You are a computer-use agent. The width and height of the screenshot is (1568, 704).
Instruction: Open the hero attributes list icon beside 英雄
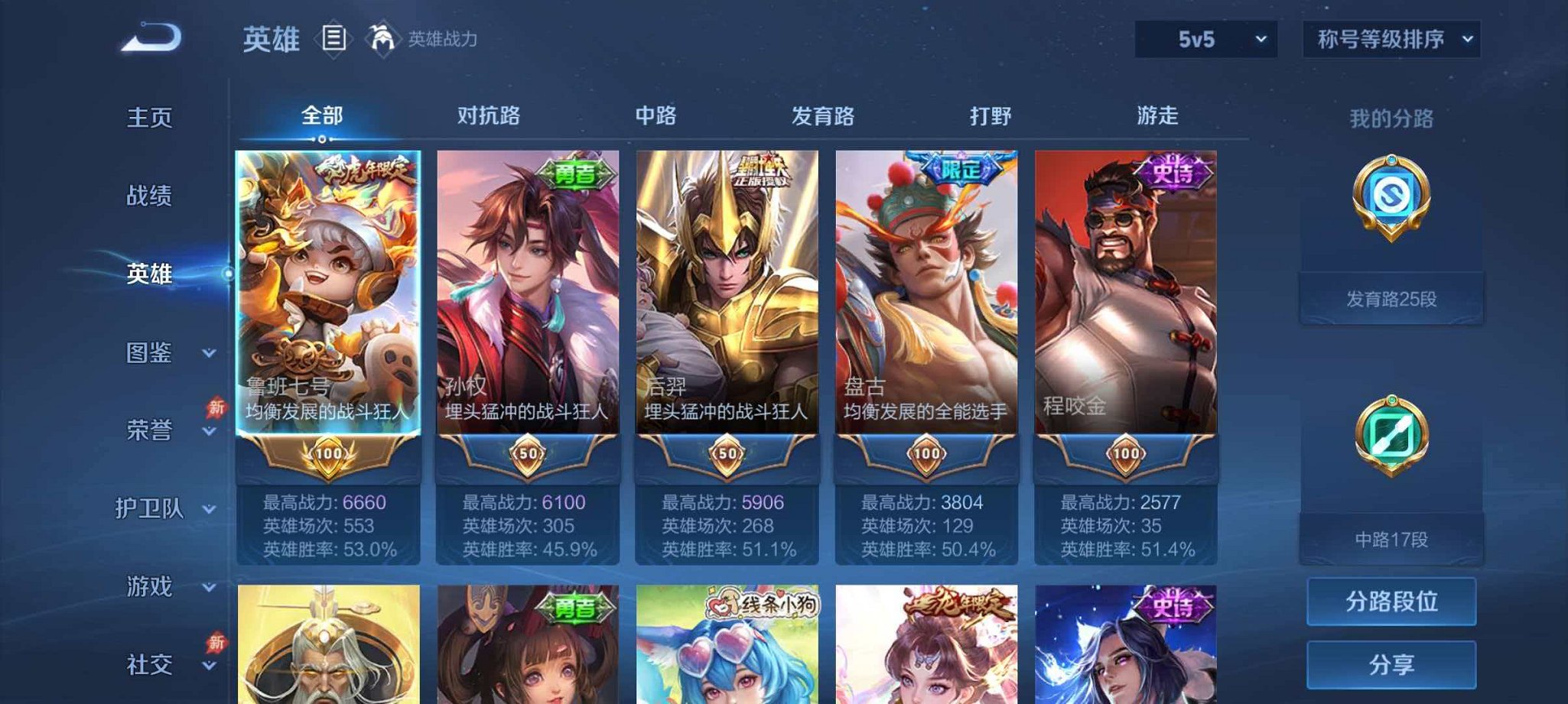[x=334, y=35]
